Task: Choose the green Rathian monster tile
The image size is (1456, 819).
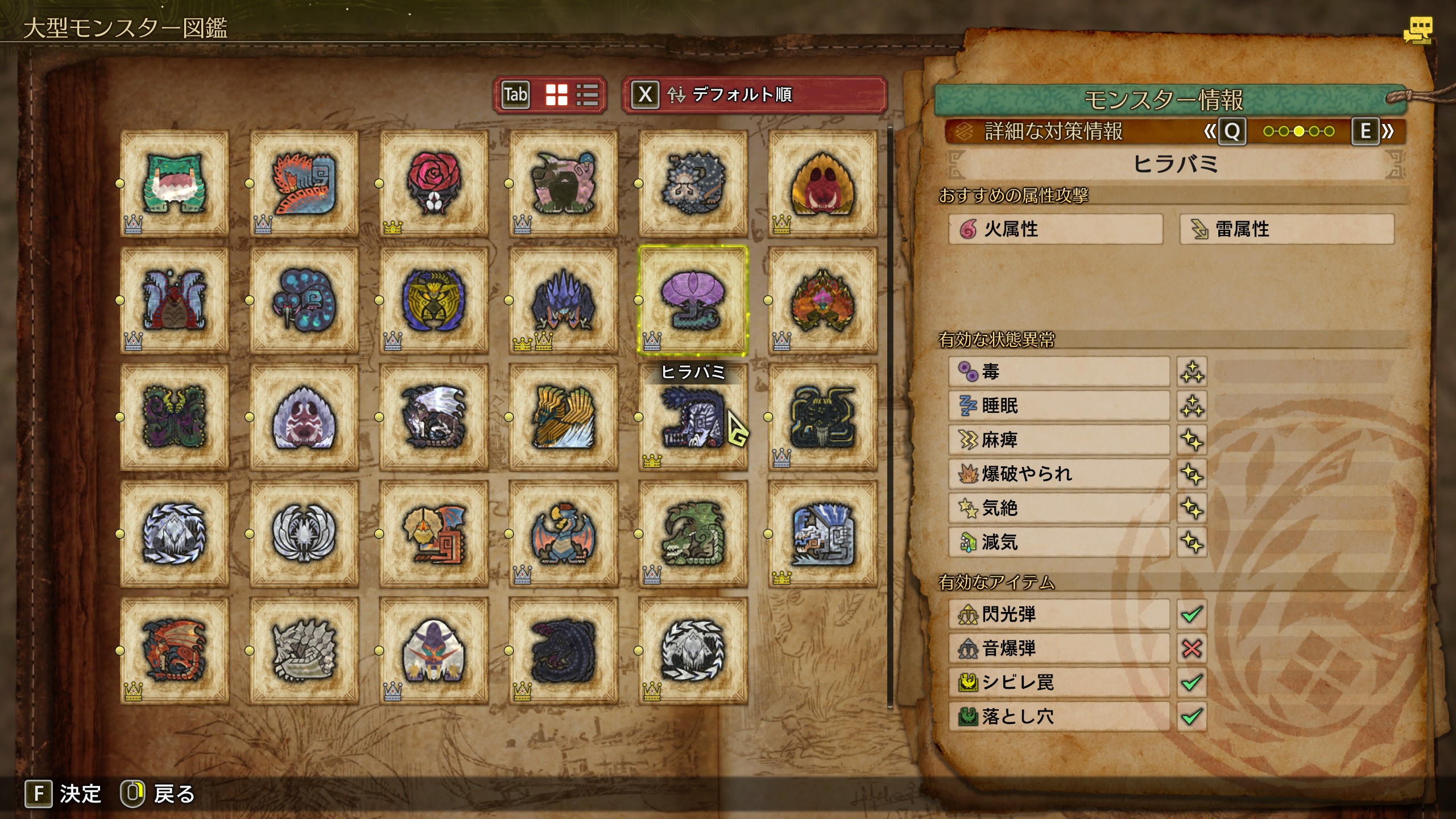Action: point(693,533)
